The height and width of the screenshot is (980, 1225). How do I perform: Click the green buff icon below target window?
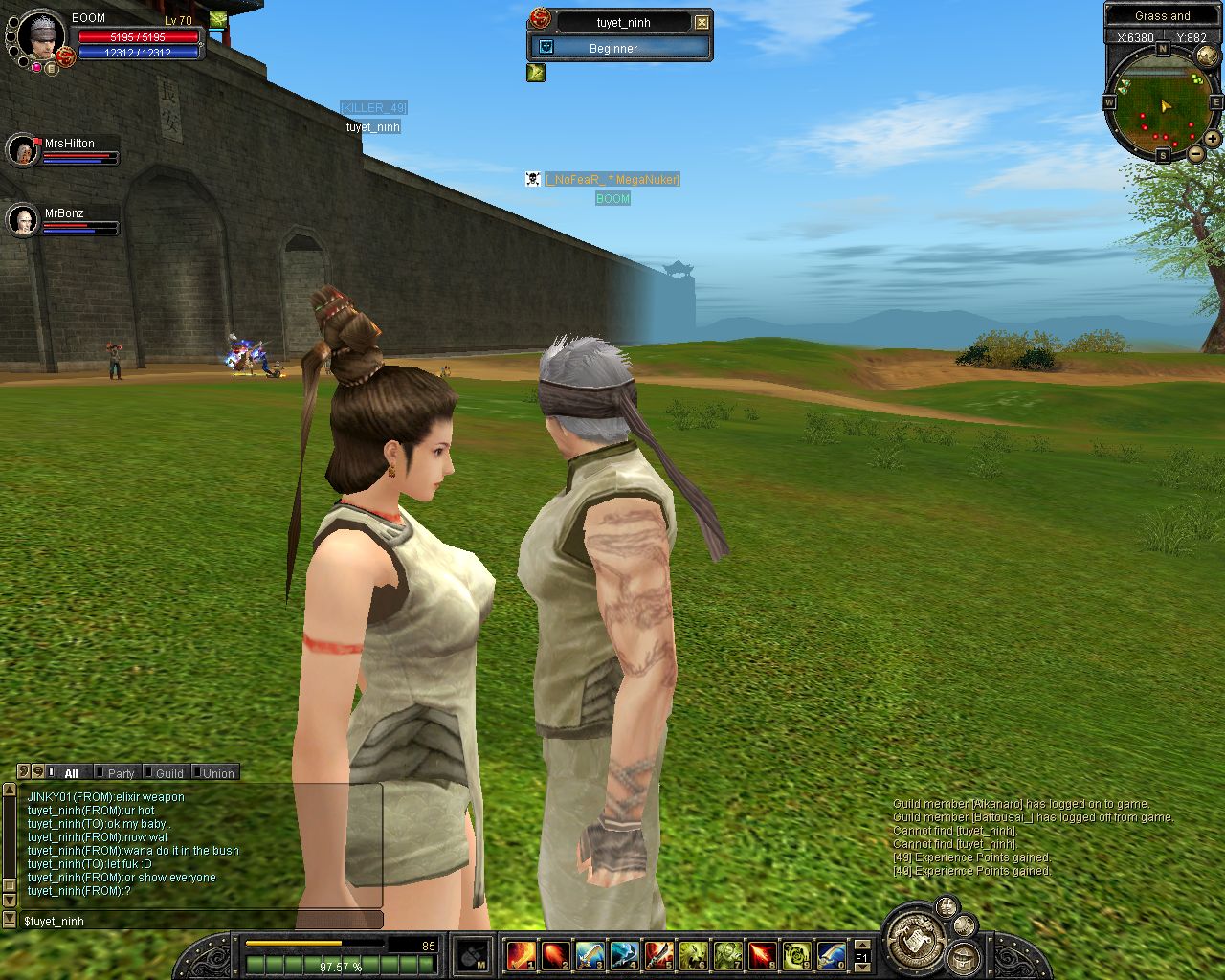tap(536, 73)
